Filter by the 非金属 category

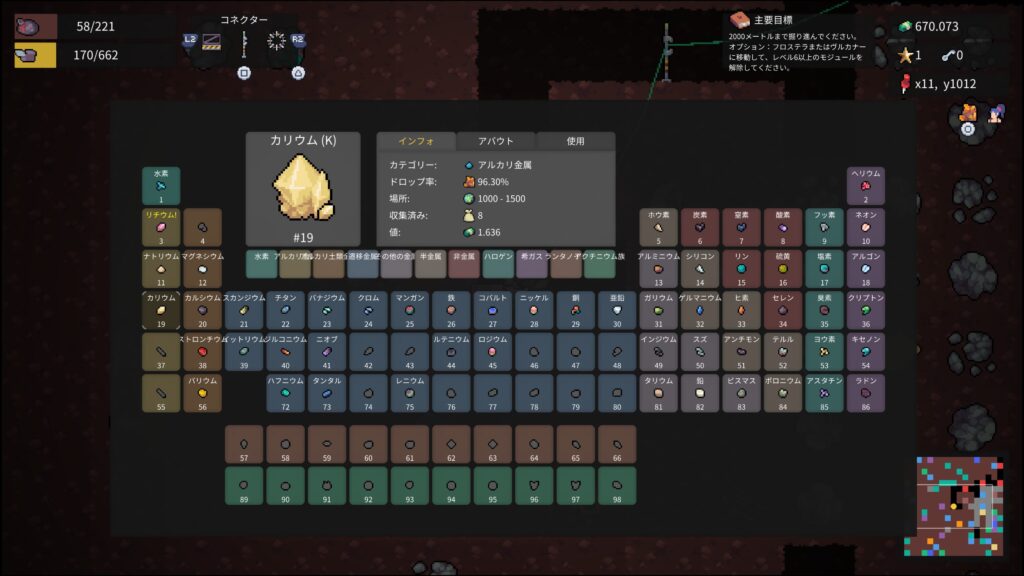point(464,264)
